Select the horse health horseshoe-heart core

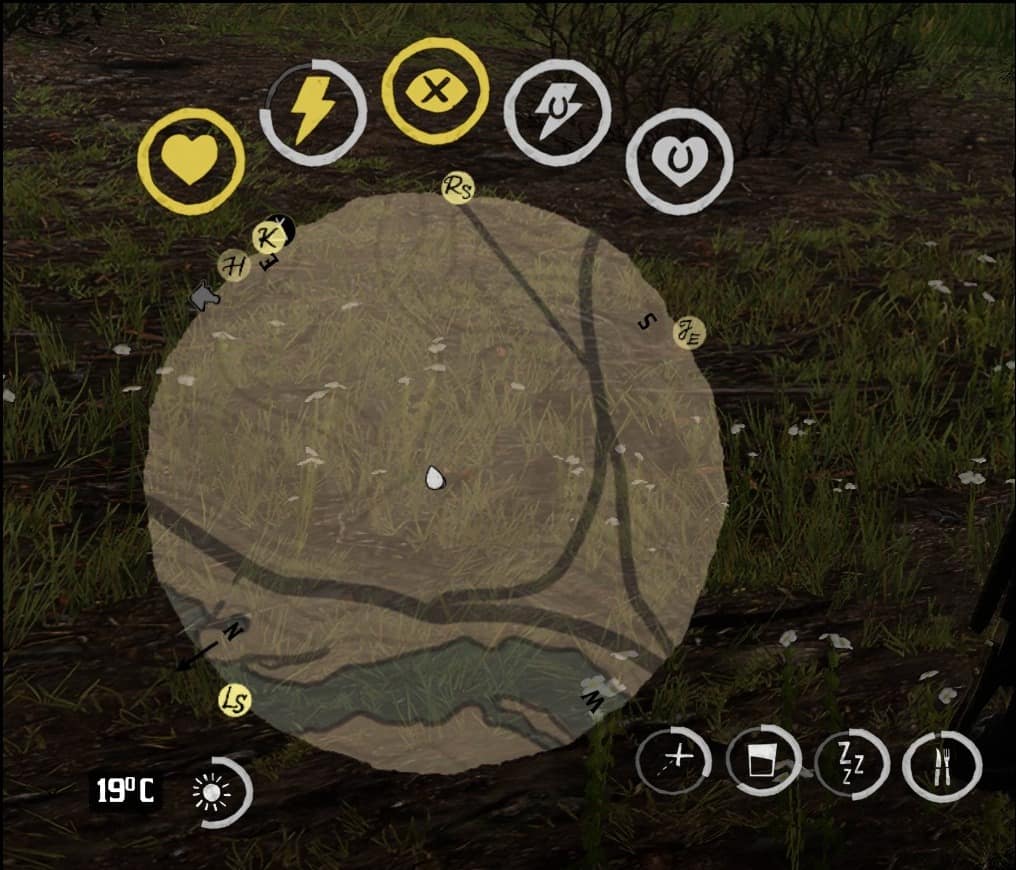(x=679, y=161)
